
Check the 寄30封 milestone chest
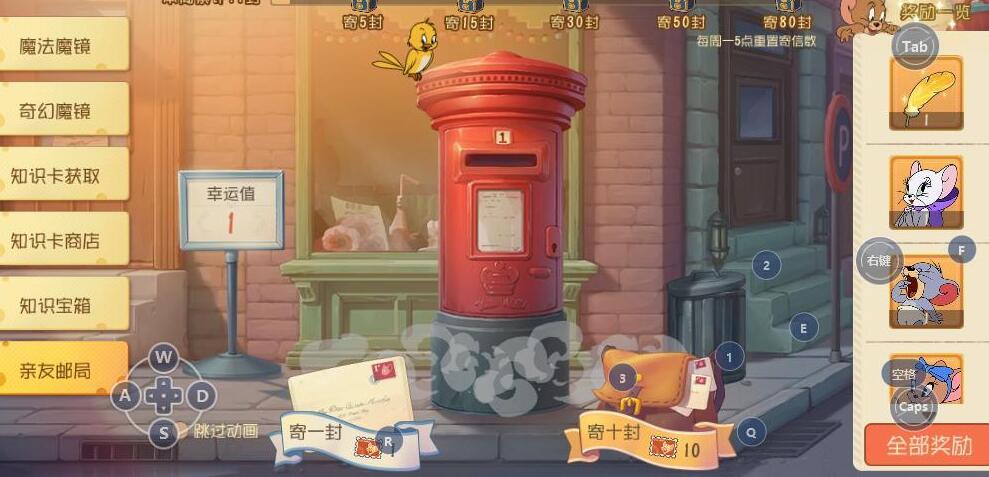[574, 8]
